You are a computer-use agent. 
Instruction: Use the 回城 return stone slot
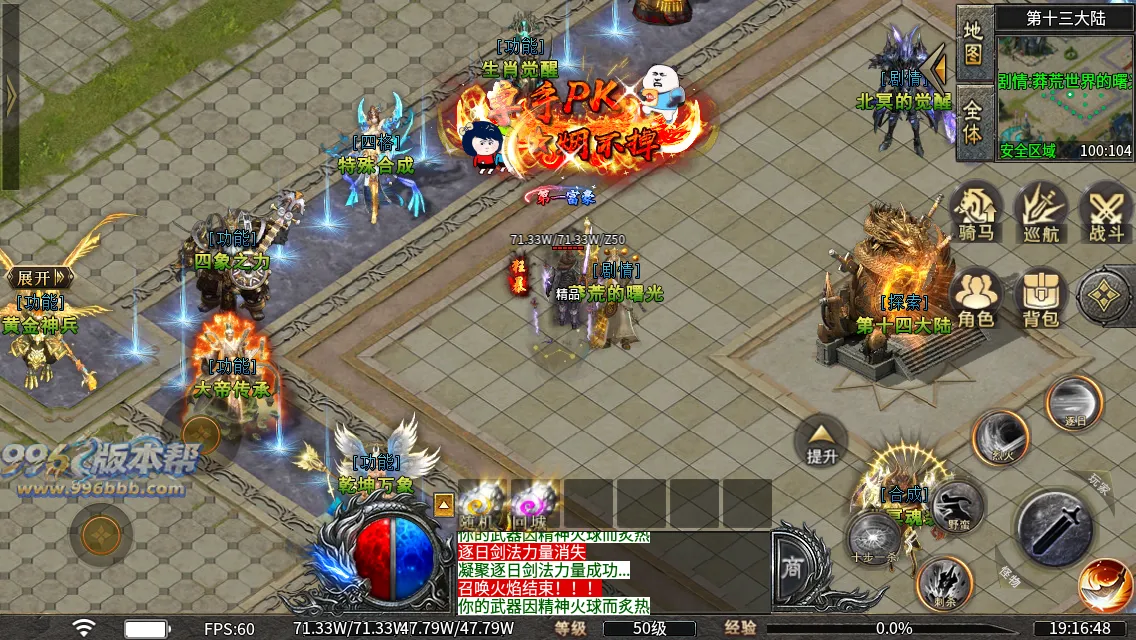[536, 503]
